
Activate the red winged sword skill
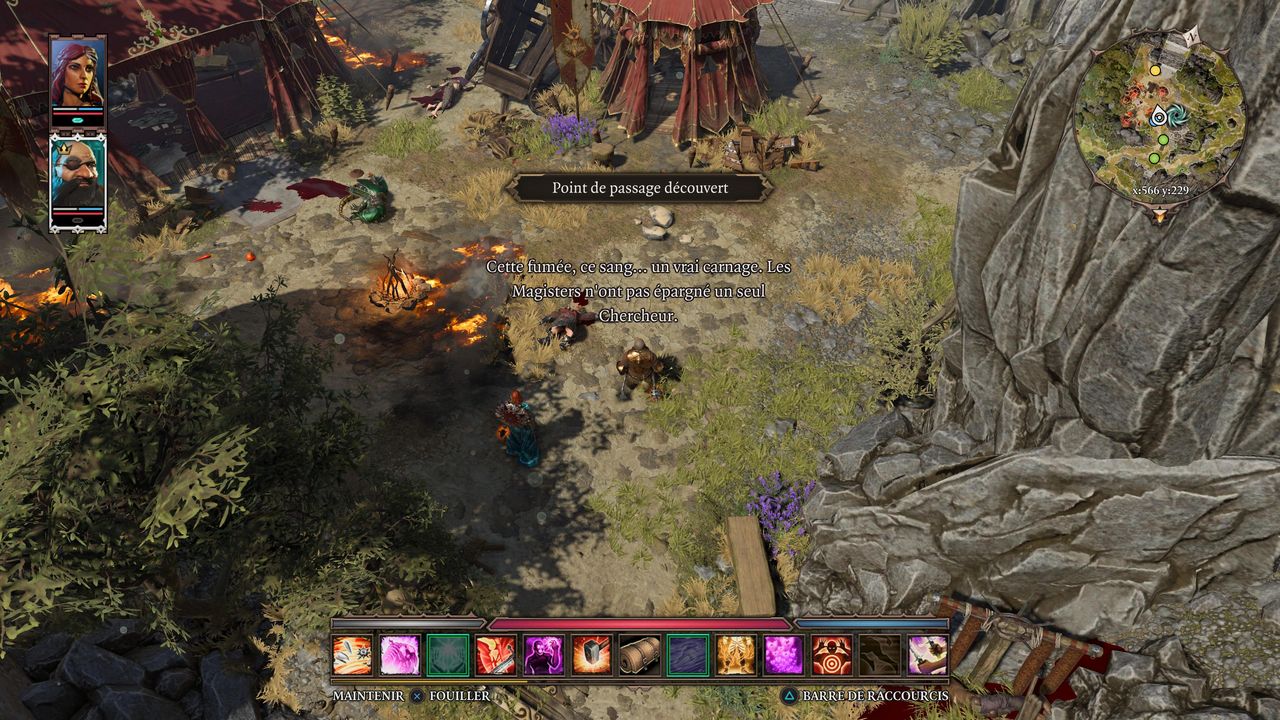[496, 655]
